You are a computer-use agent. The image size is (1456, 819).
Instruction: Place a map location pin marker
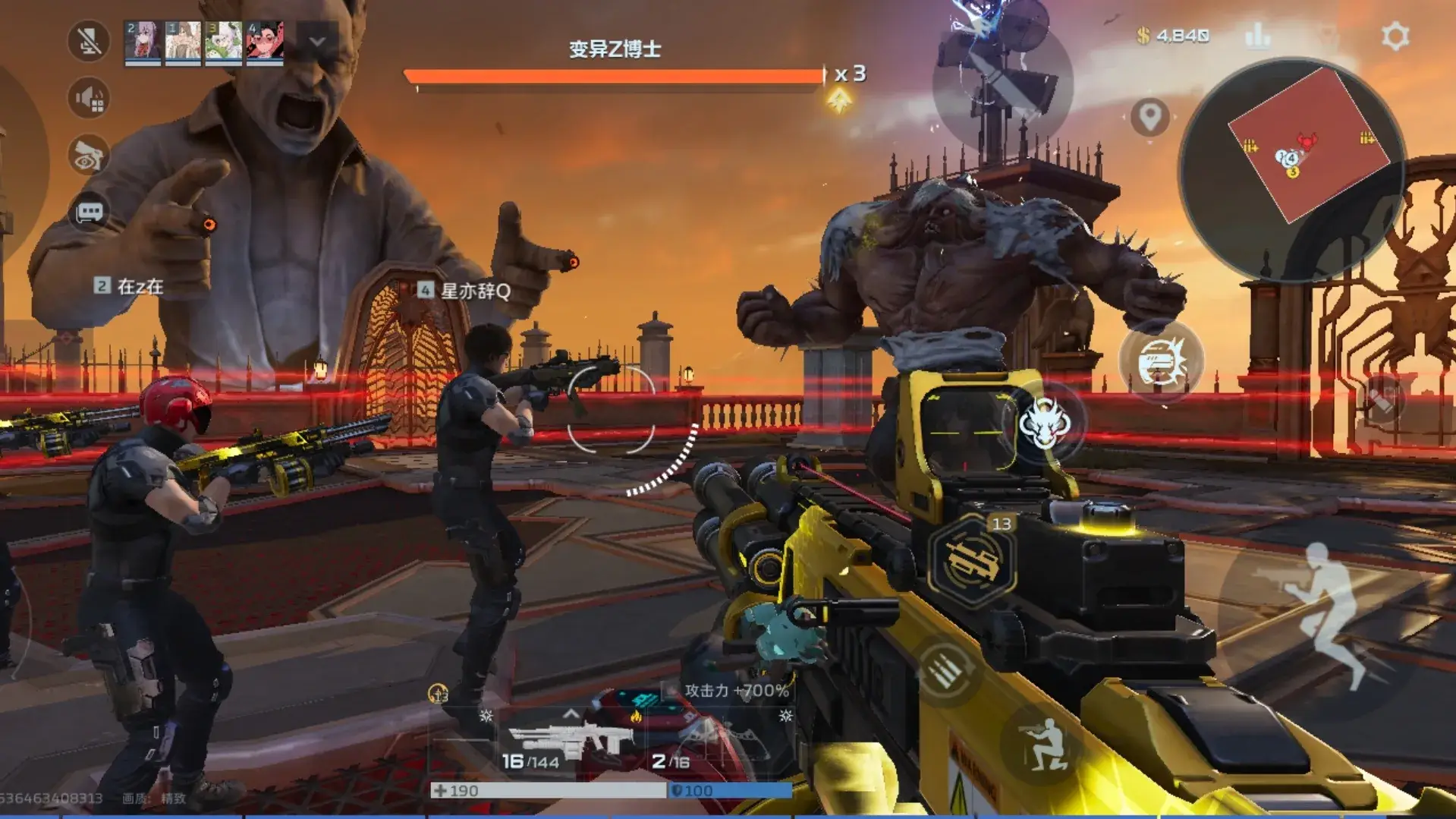point(1149,117)
